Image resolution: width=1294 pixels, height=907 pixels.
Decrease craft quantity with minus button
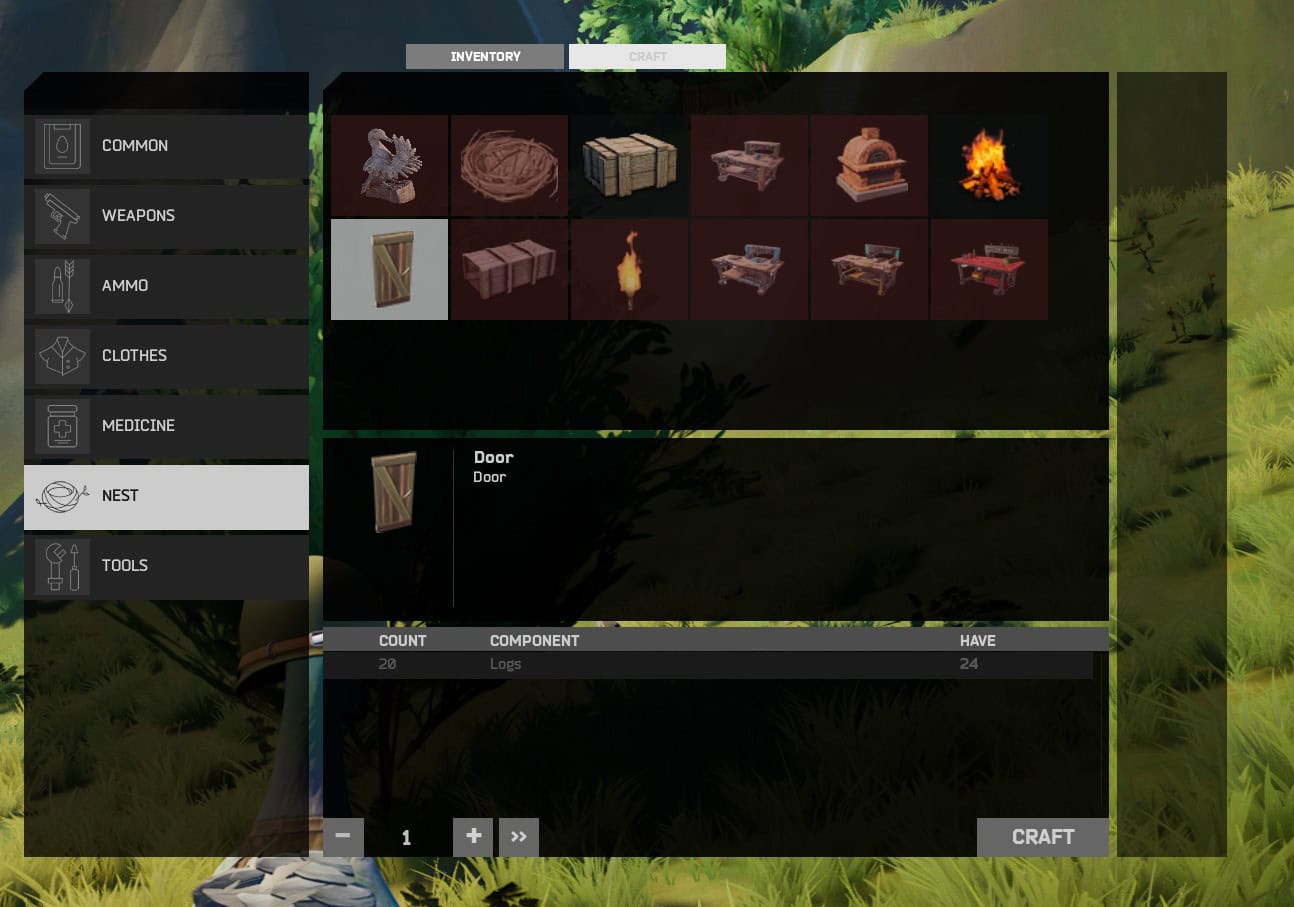click(x=343, y=837)
